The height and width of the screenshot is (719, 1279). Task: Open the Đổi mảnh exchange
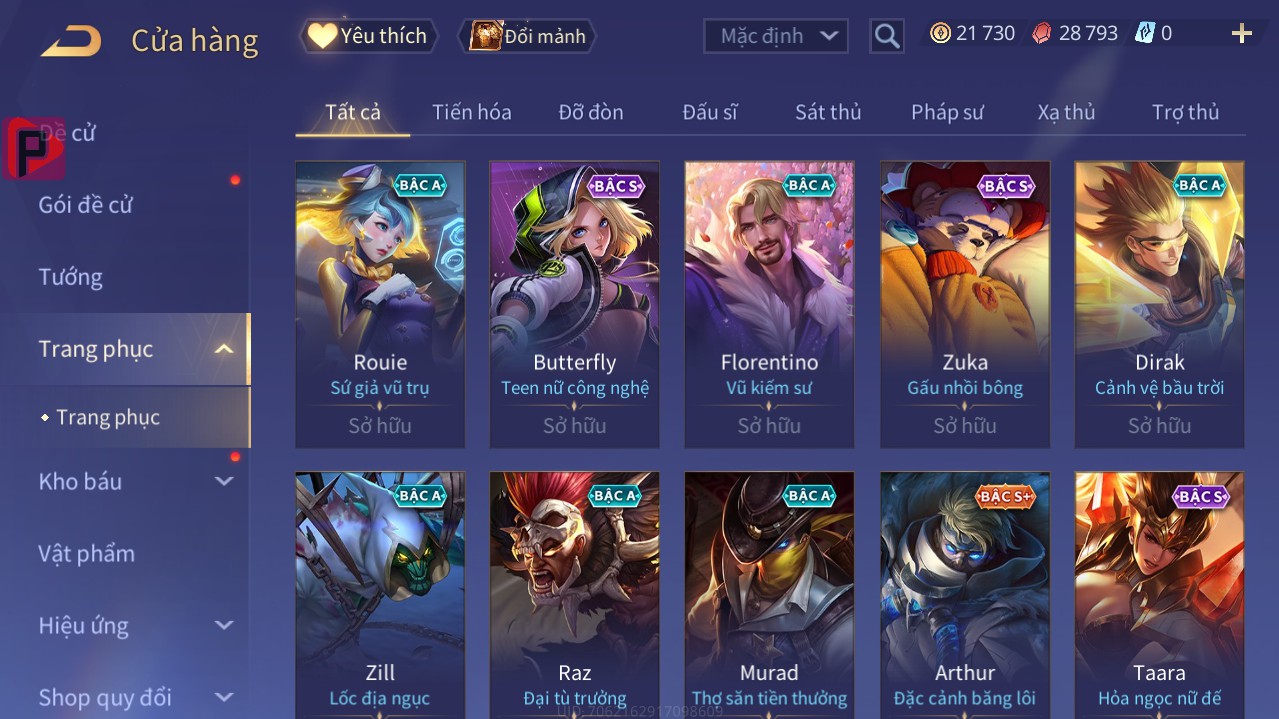(x=528, y=36)
